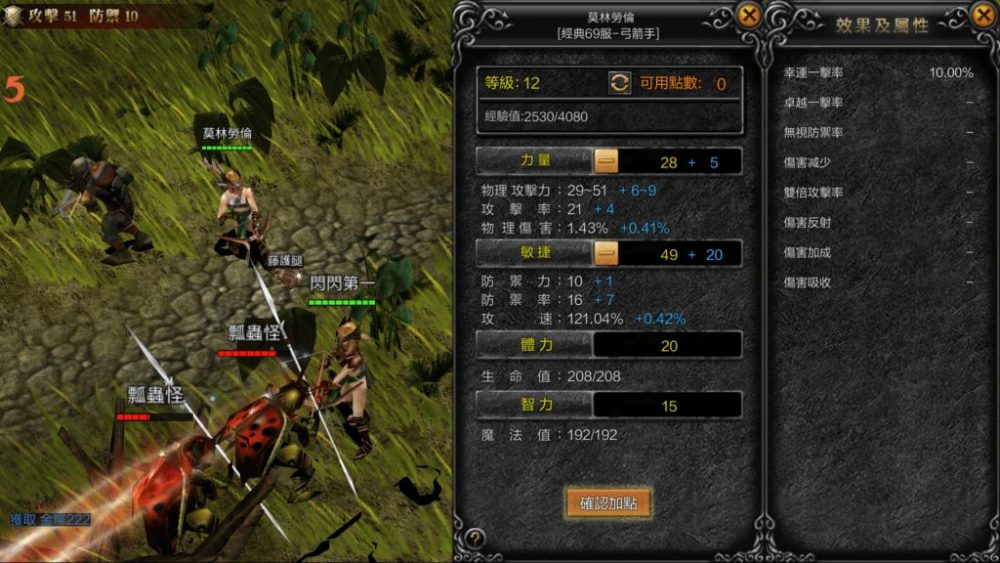This screenshot has height=563, width=1000.
Task: Close the 莫林勞倫 character stats panel
Action: click(748, 15)
